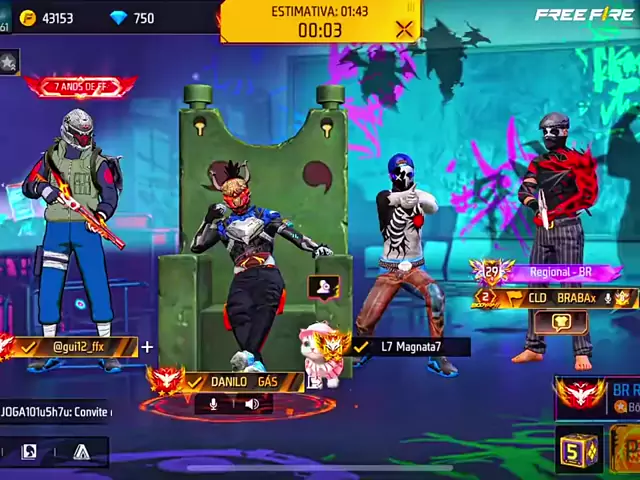
Task: Click the gold coins balance
Action: (48, 18)
